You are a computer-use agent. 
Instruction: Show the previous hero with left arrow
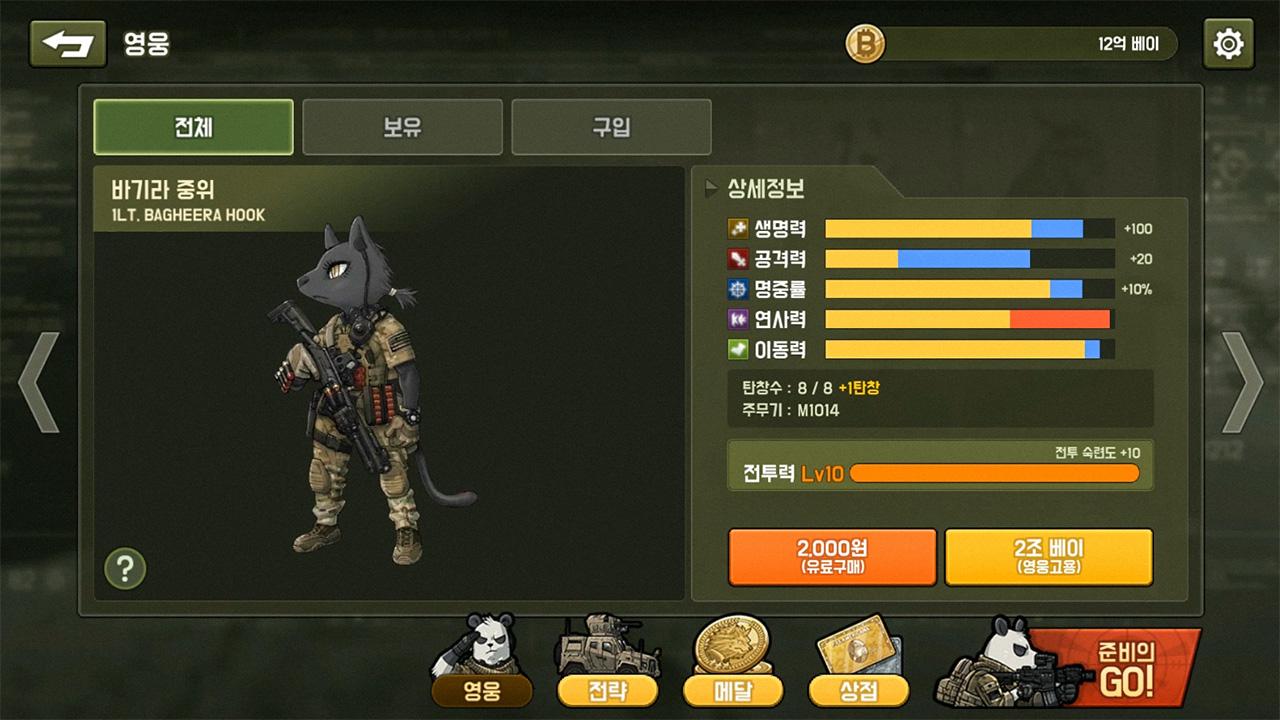[x=40, y=382]
